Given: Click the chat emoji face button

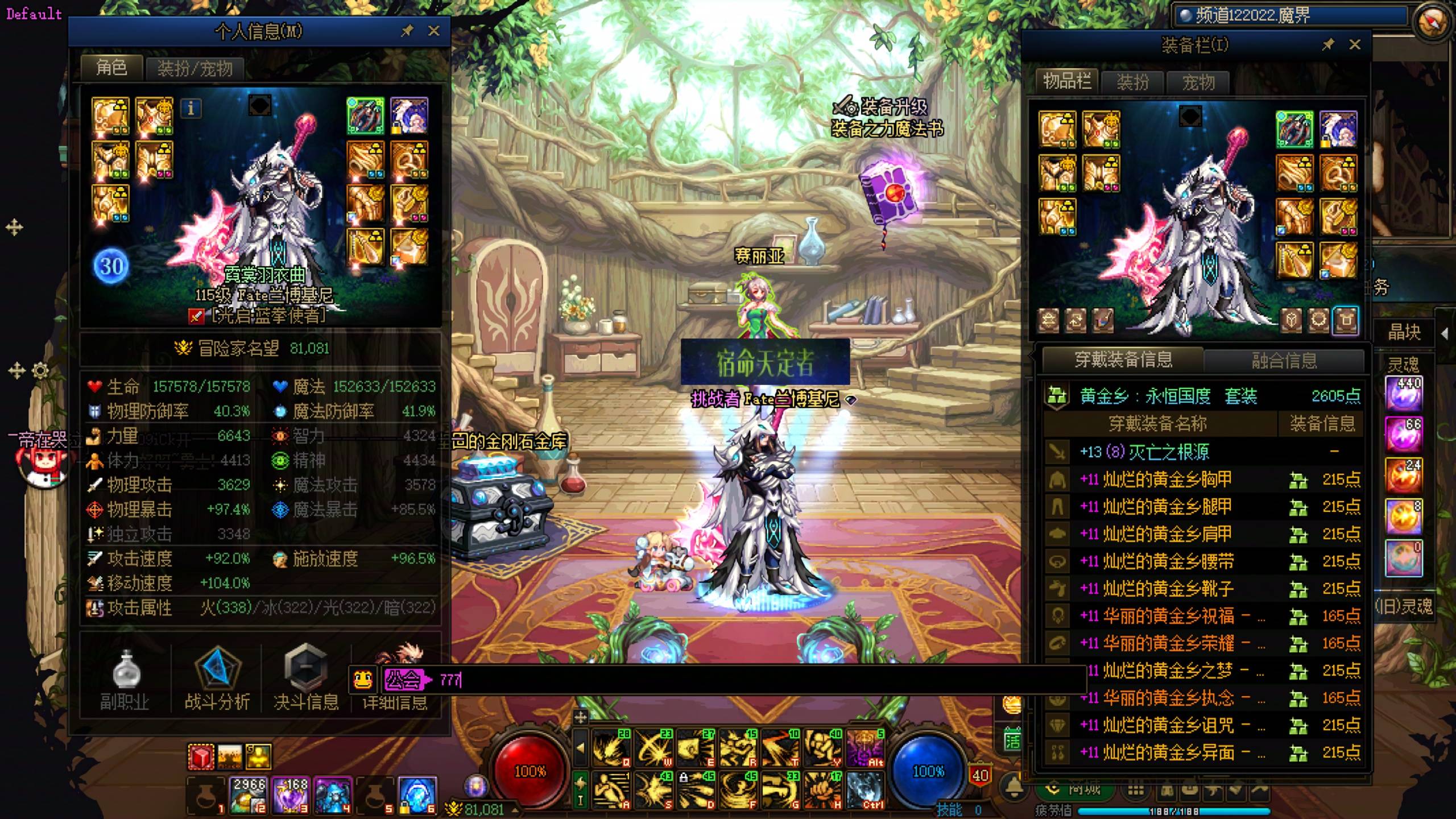Looking at the screenshot, I should pos(363,680).
